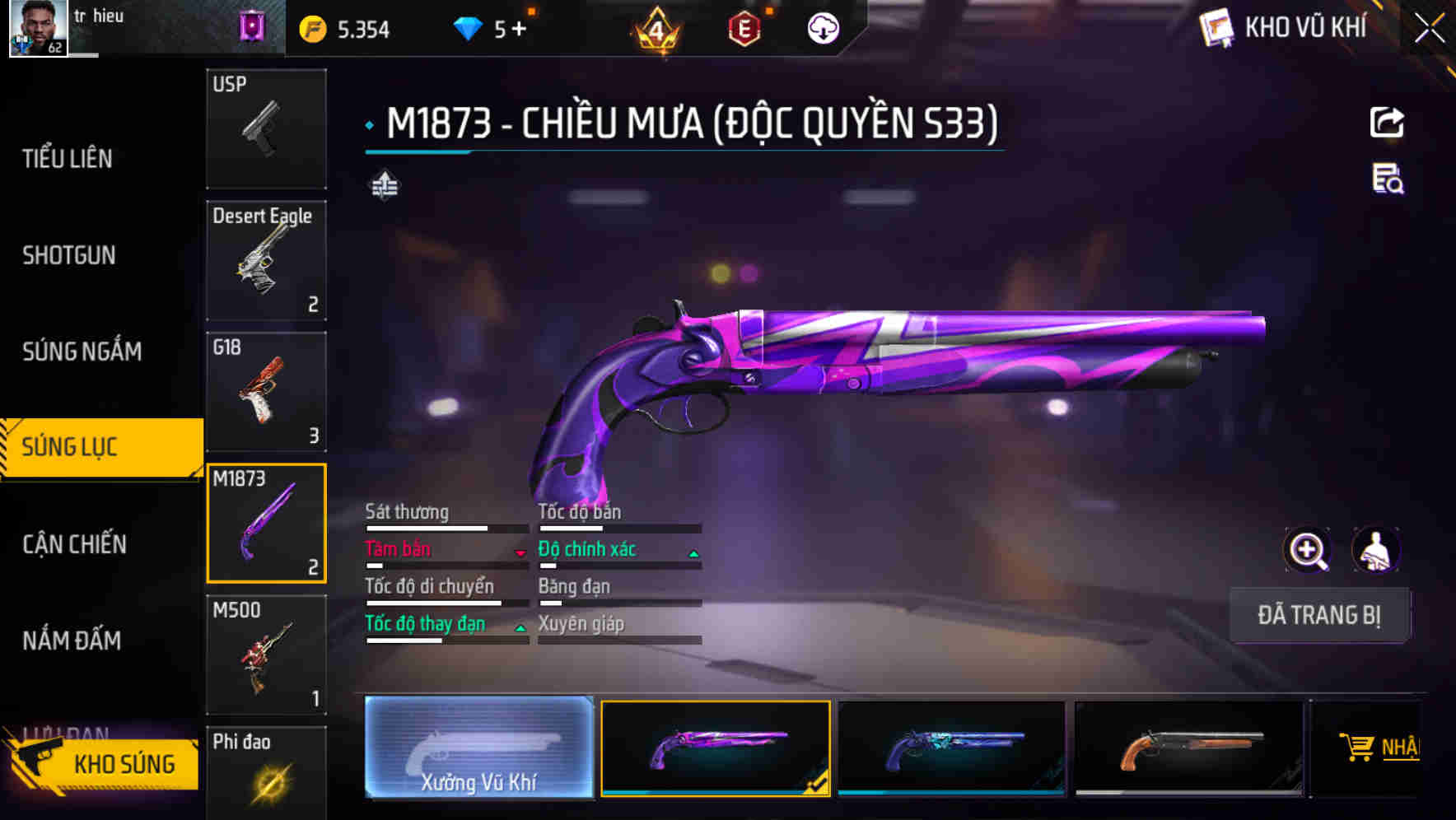1456x820 pixels.
Task: Zoom in on the weapon with magnifier icon
Action: 1308,550
